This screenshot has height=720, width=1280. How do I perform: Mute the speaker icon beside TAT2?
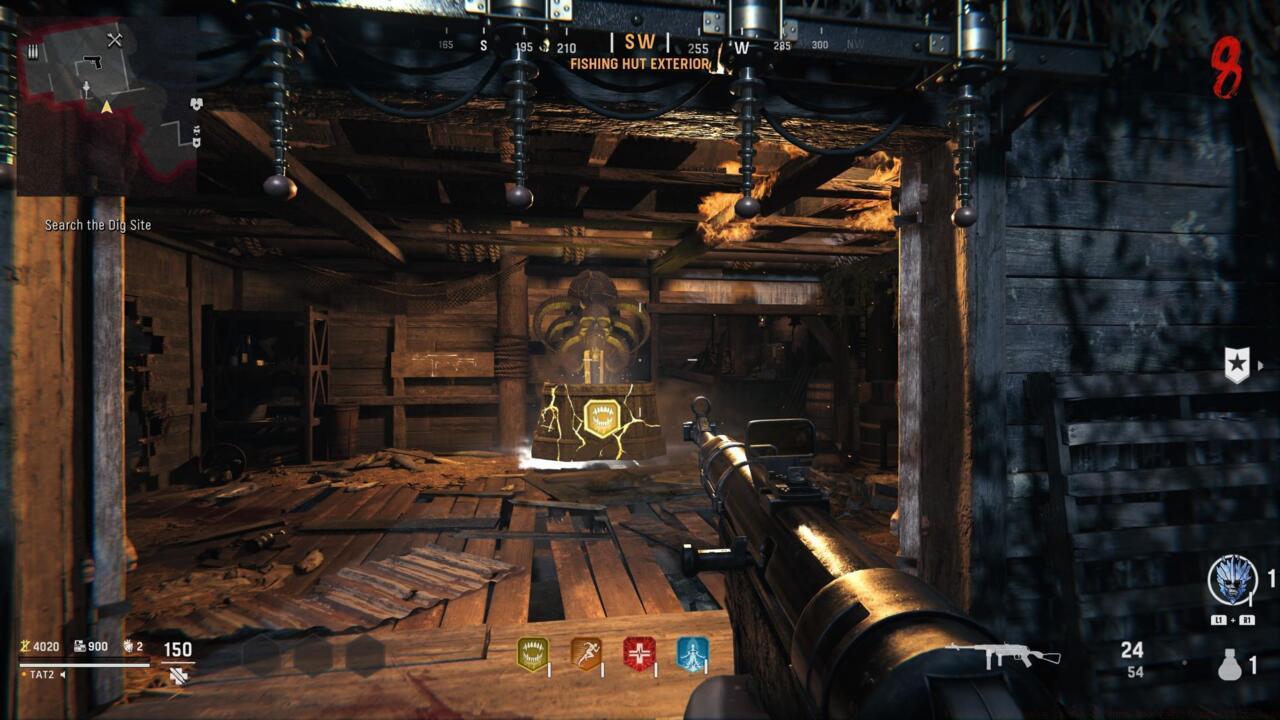coord(64,675)
